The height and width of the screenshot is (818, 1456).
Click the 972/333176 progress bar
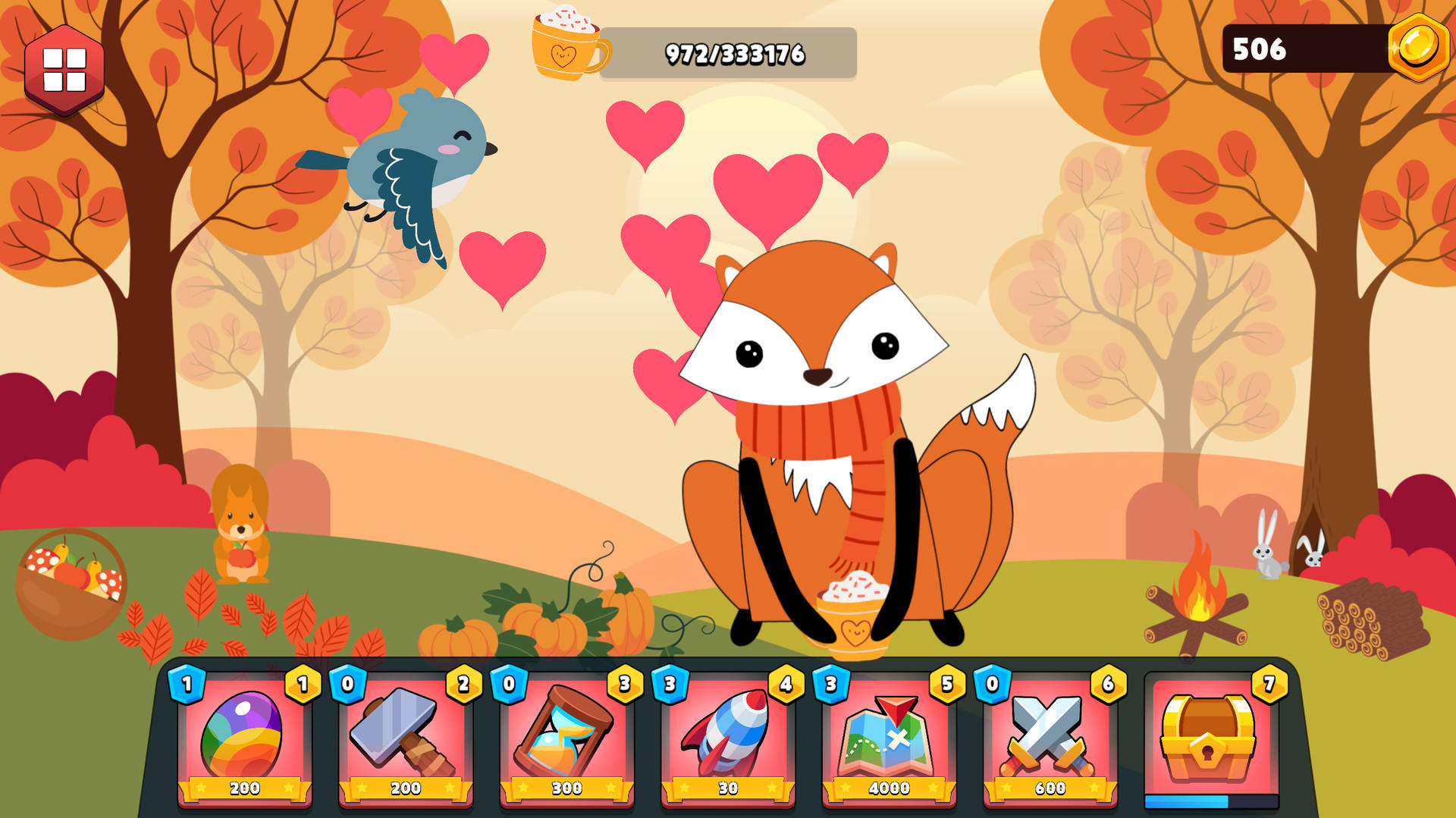click(x=736, y=52)
